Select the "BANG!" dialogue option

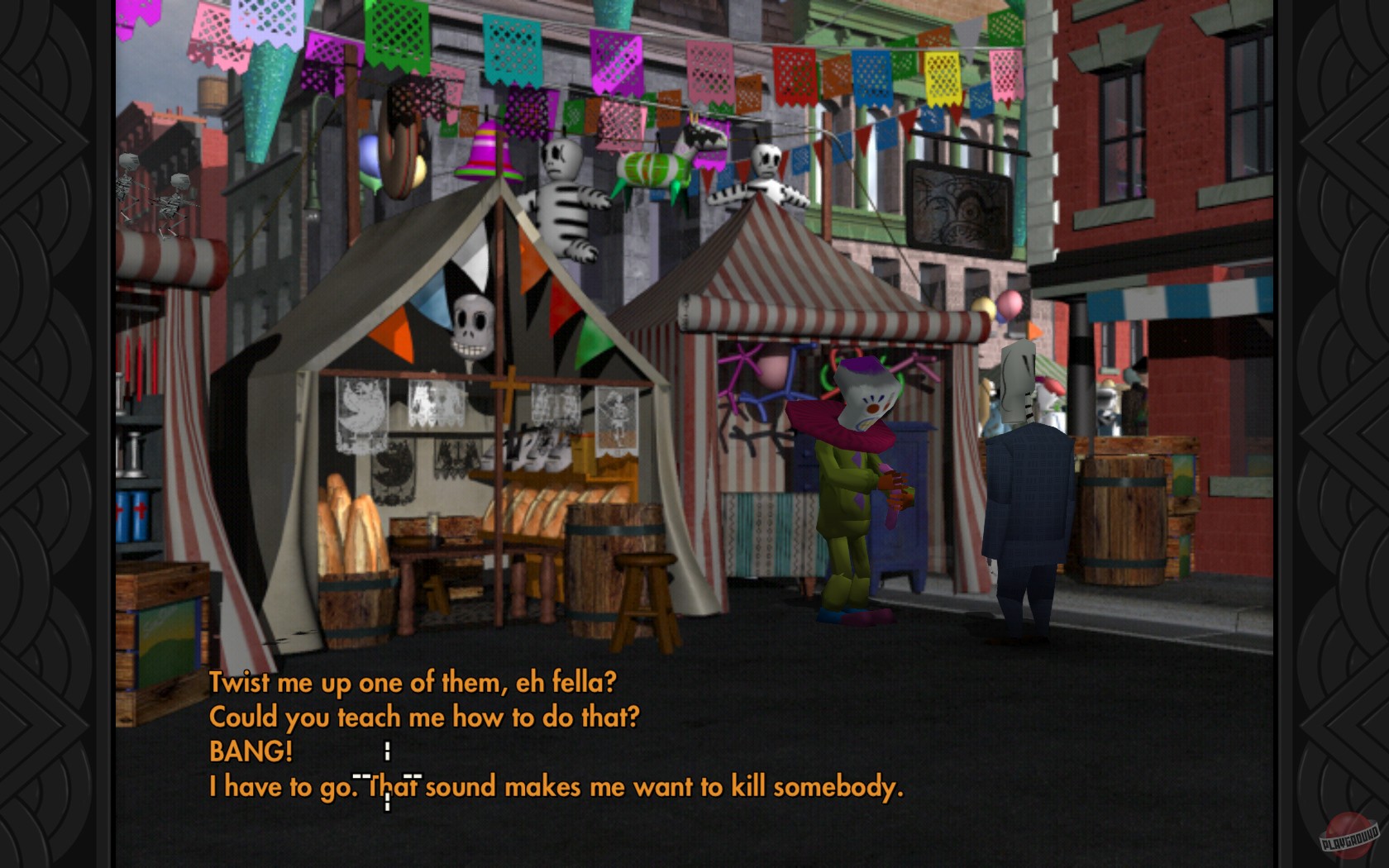(x=250, y=752)
